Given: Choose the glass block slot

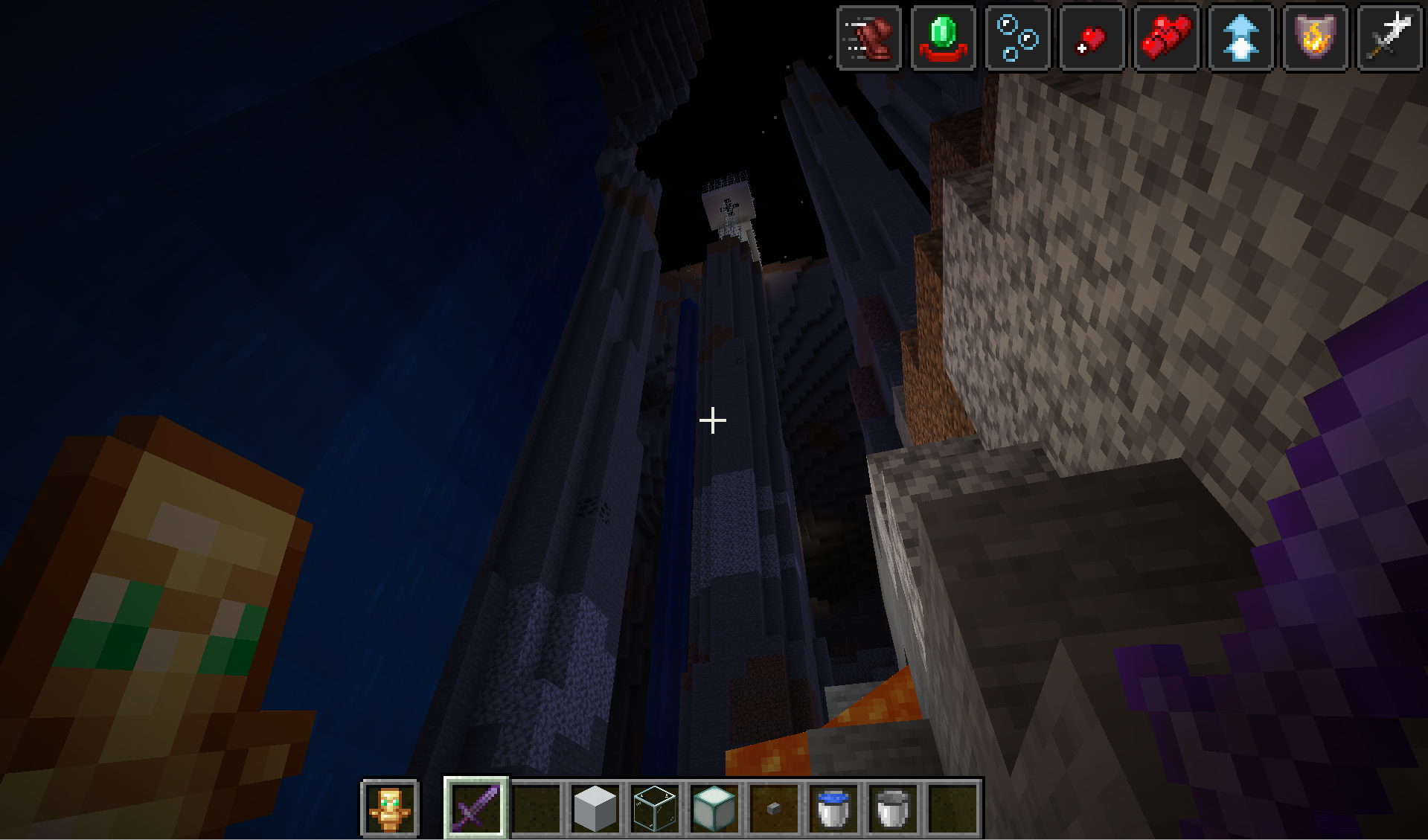Looking at the screenshot, I should coord(655,807).
